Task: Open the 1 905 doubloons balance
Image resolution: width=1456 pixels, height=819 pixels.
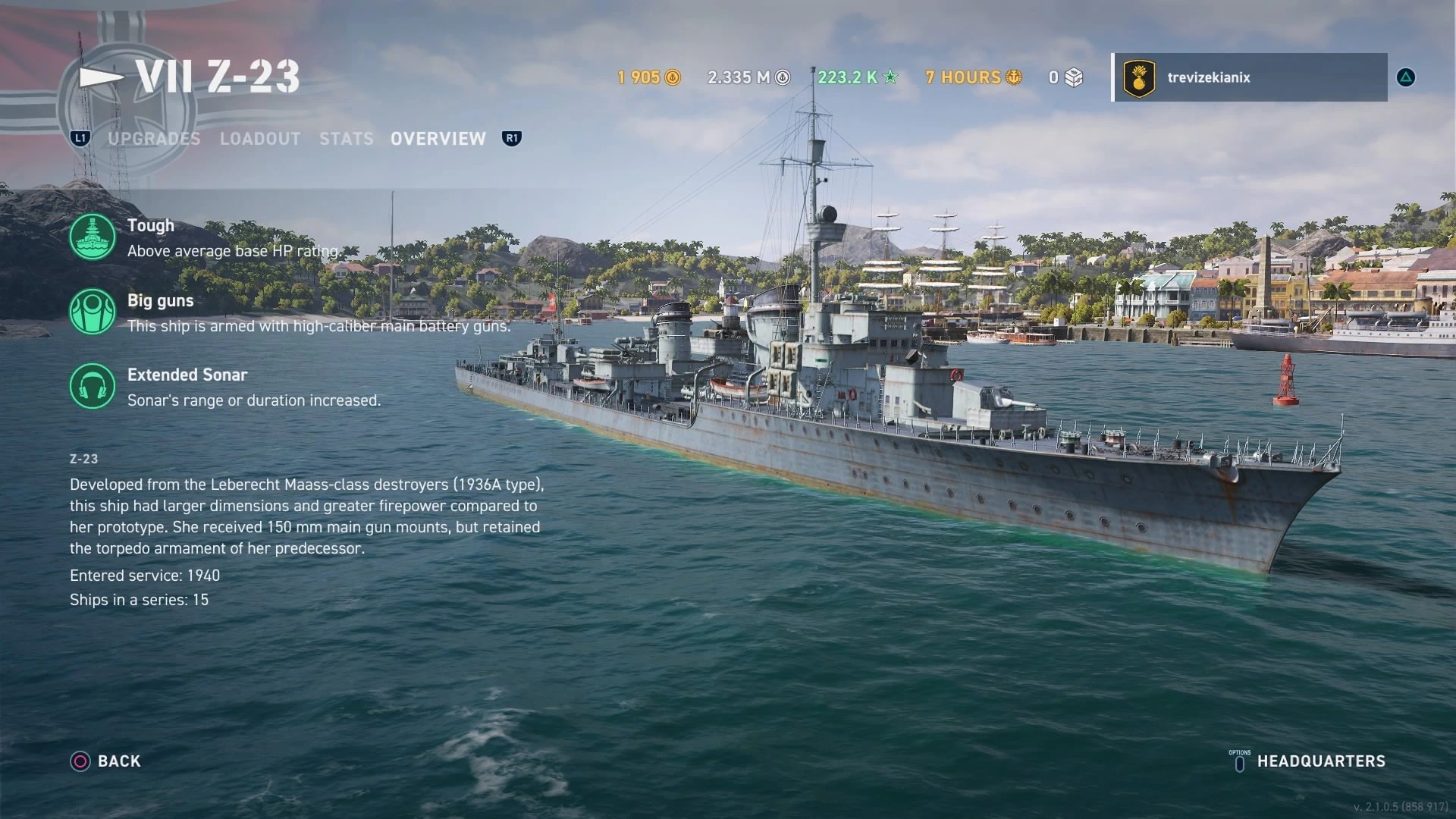Action: pyautogui.click(x=649, y=77)
